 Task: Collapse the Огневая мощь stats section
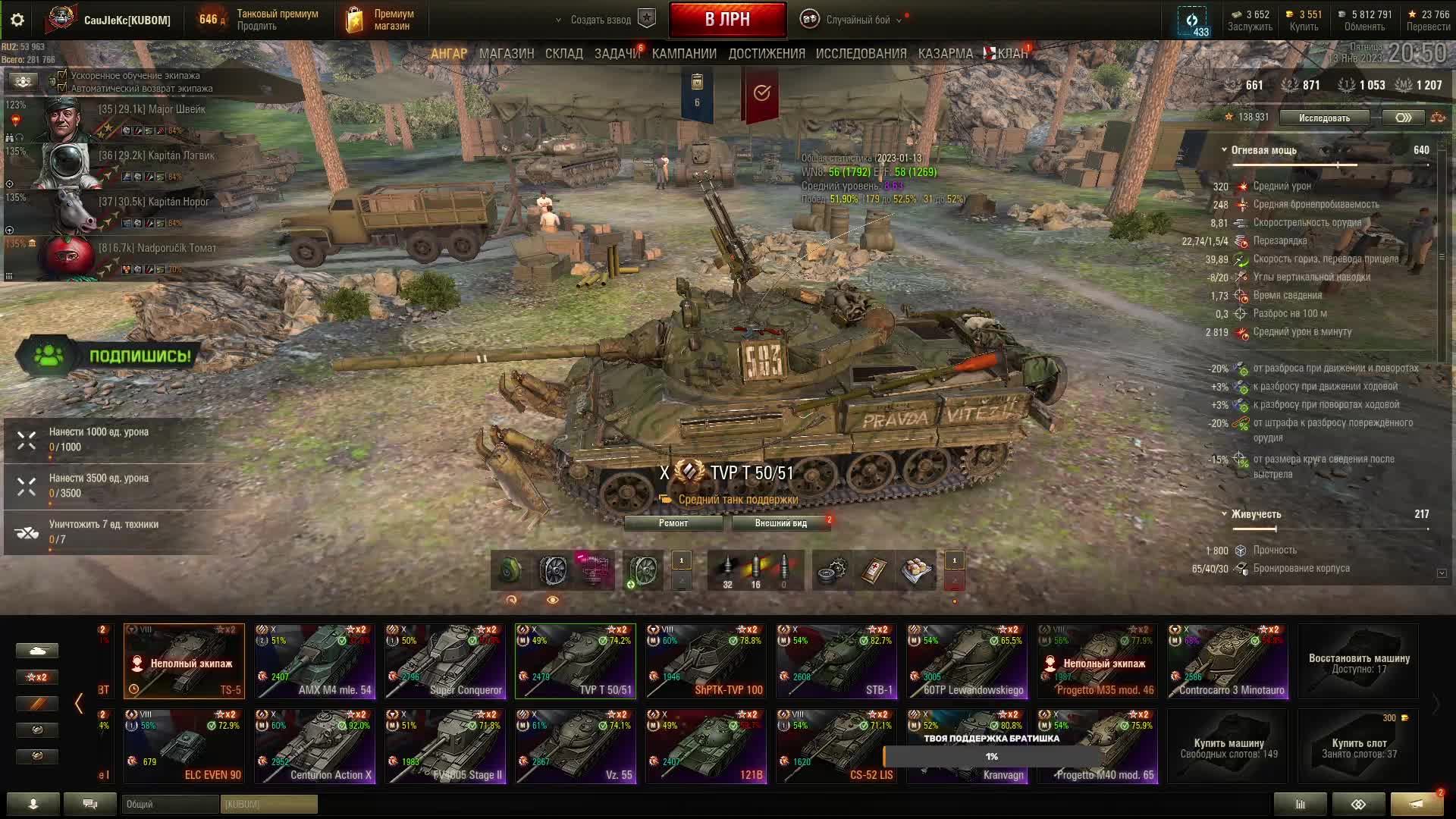point(1224,150)
